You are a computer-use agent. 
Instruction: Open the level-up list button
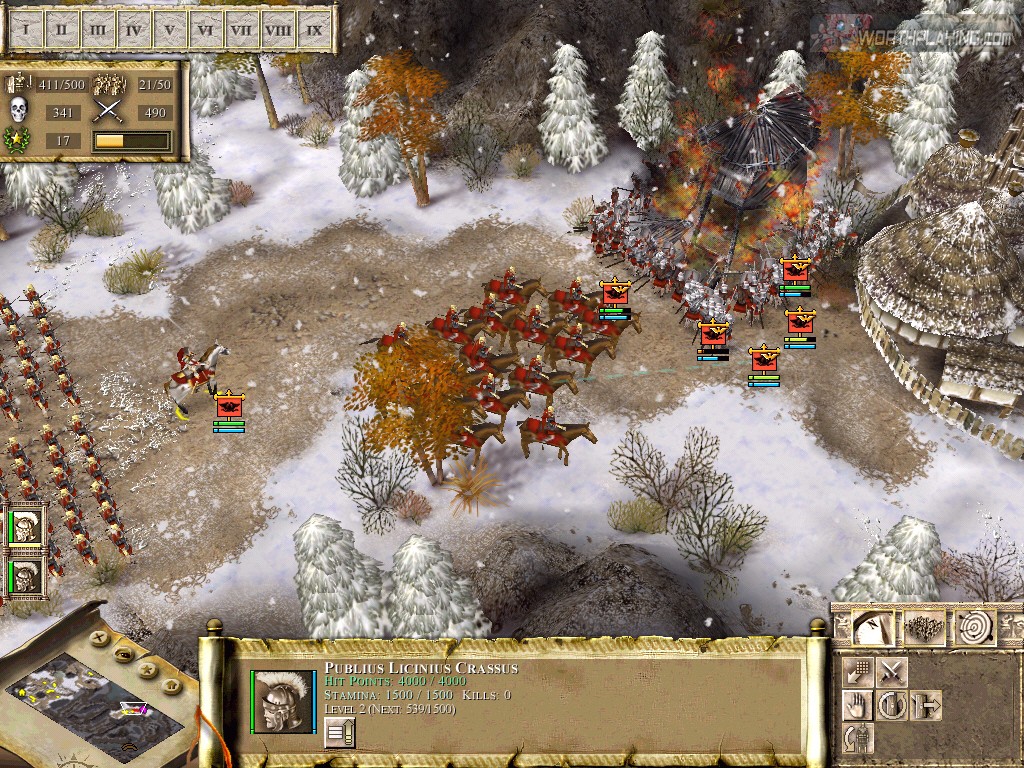pos(339,734)
